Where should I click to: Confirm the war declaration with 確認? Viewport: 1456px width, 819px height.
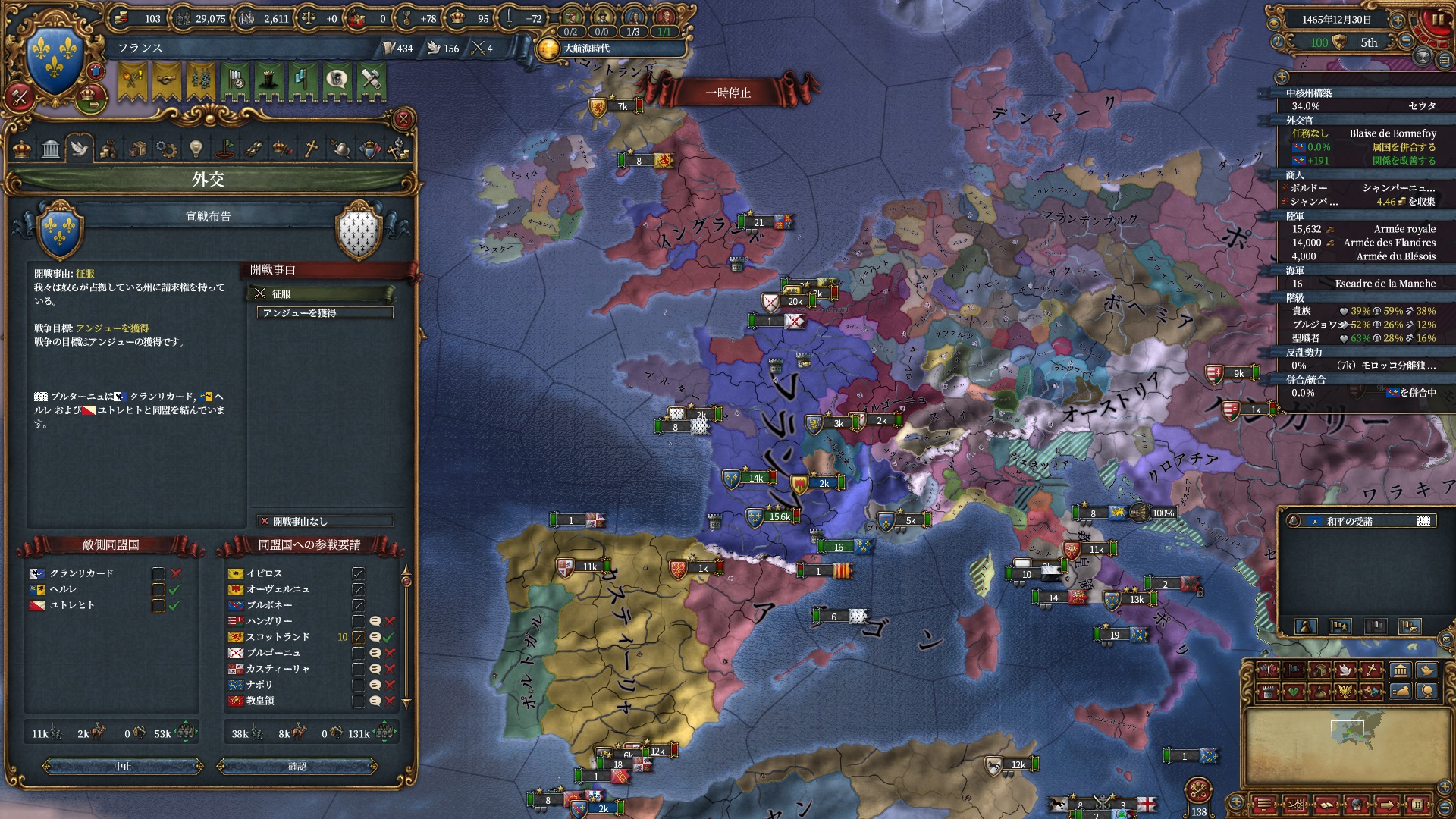coord(297,767)
